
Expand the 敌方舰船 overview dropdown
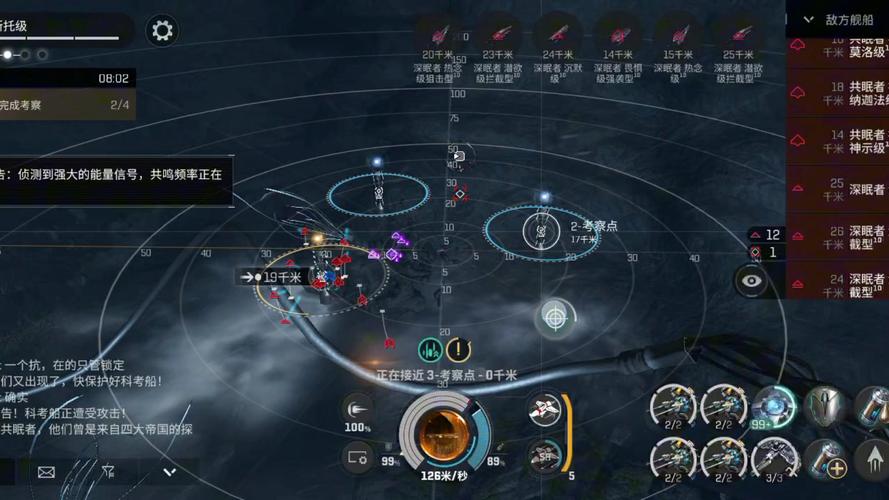click(x=807, y=19)
